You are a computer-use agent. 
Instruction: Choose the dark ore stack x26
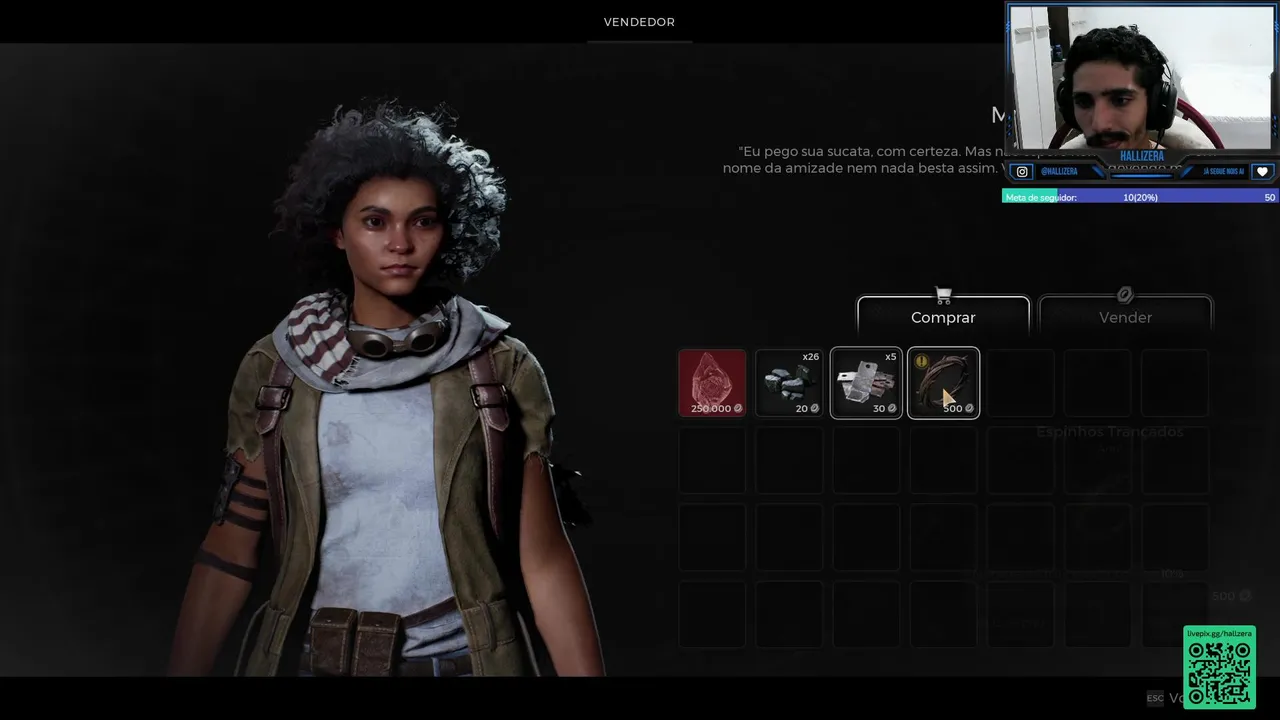coord(789,382)
